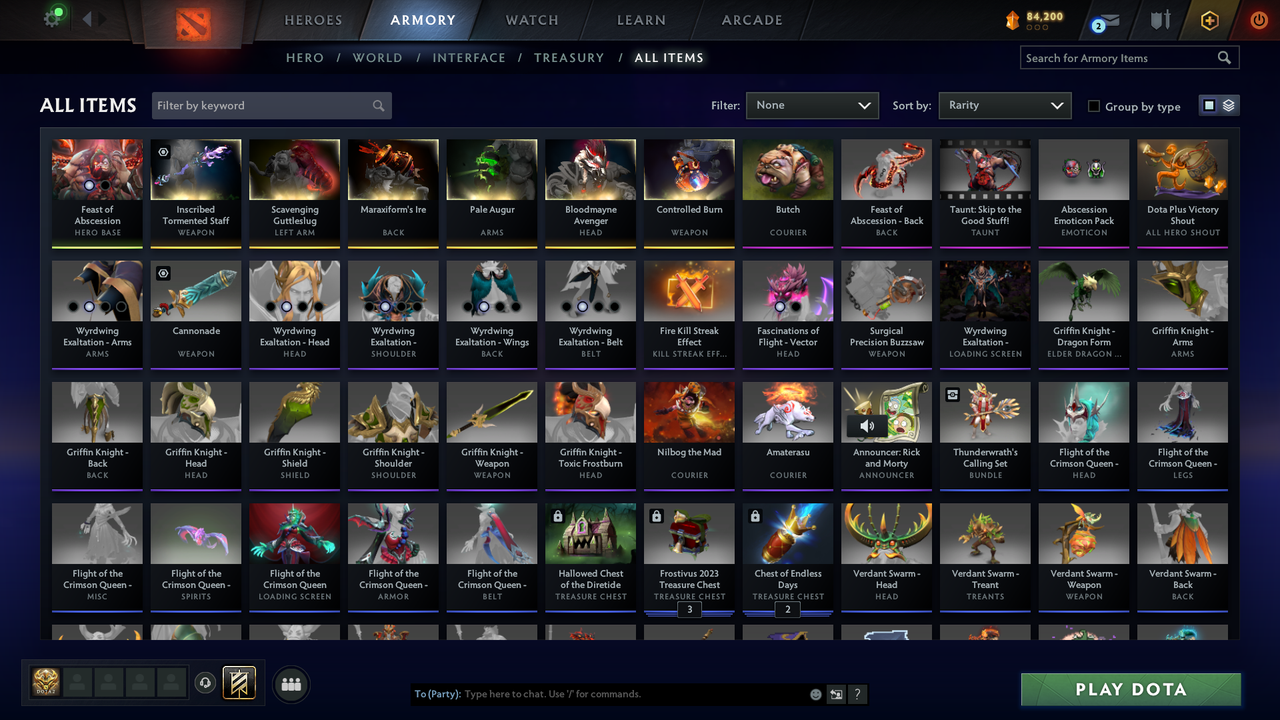Open the Watch page
The width and height of the screenshot is (1280, 720).
(531, 20)
